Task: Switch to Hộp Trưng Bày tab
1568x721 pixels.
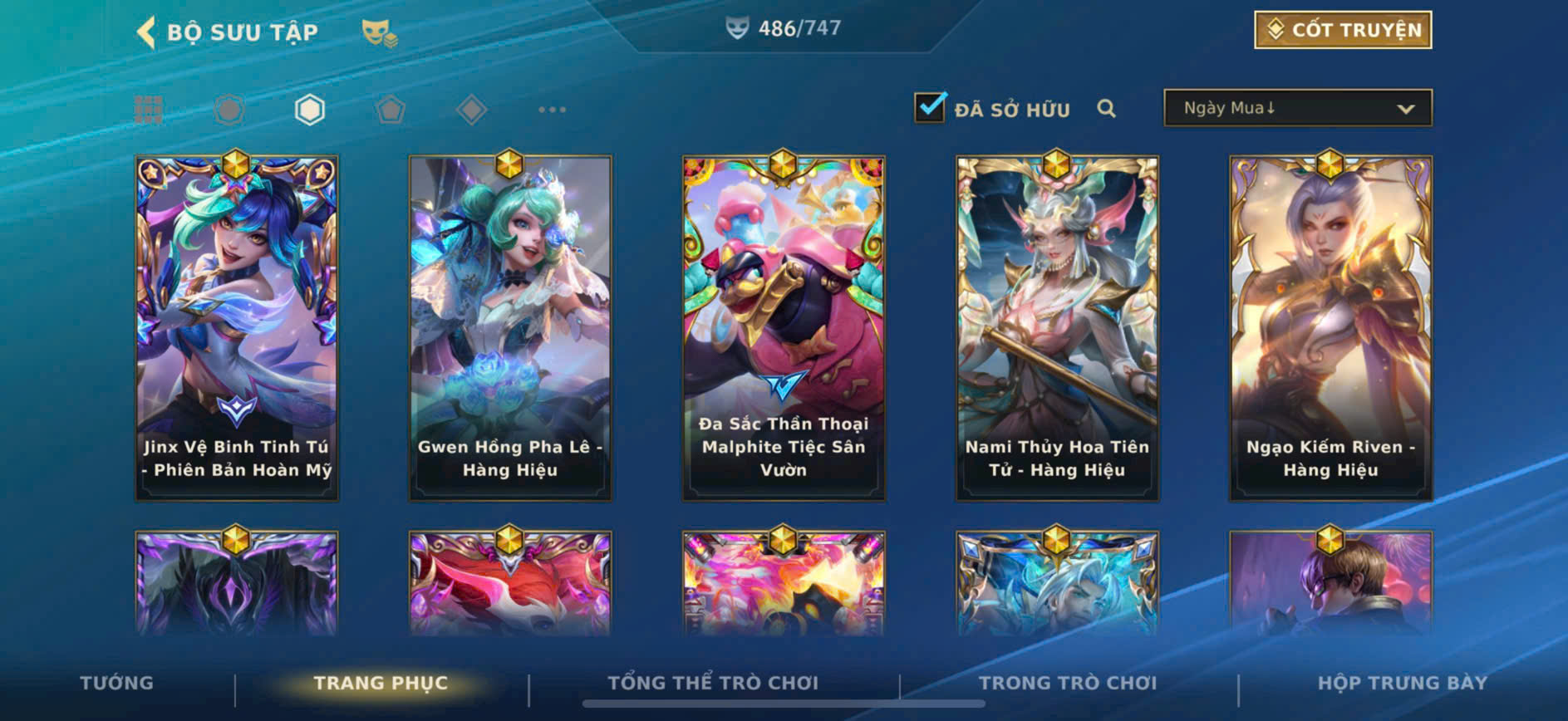Action: [1402, 683]
